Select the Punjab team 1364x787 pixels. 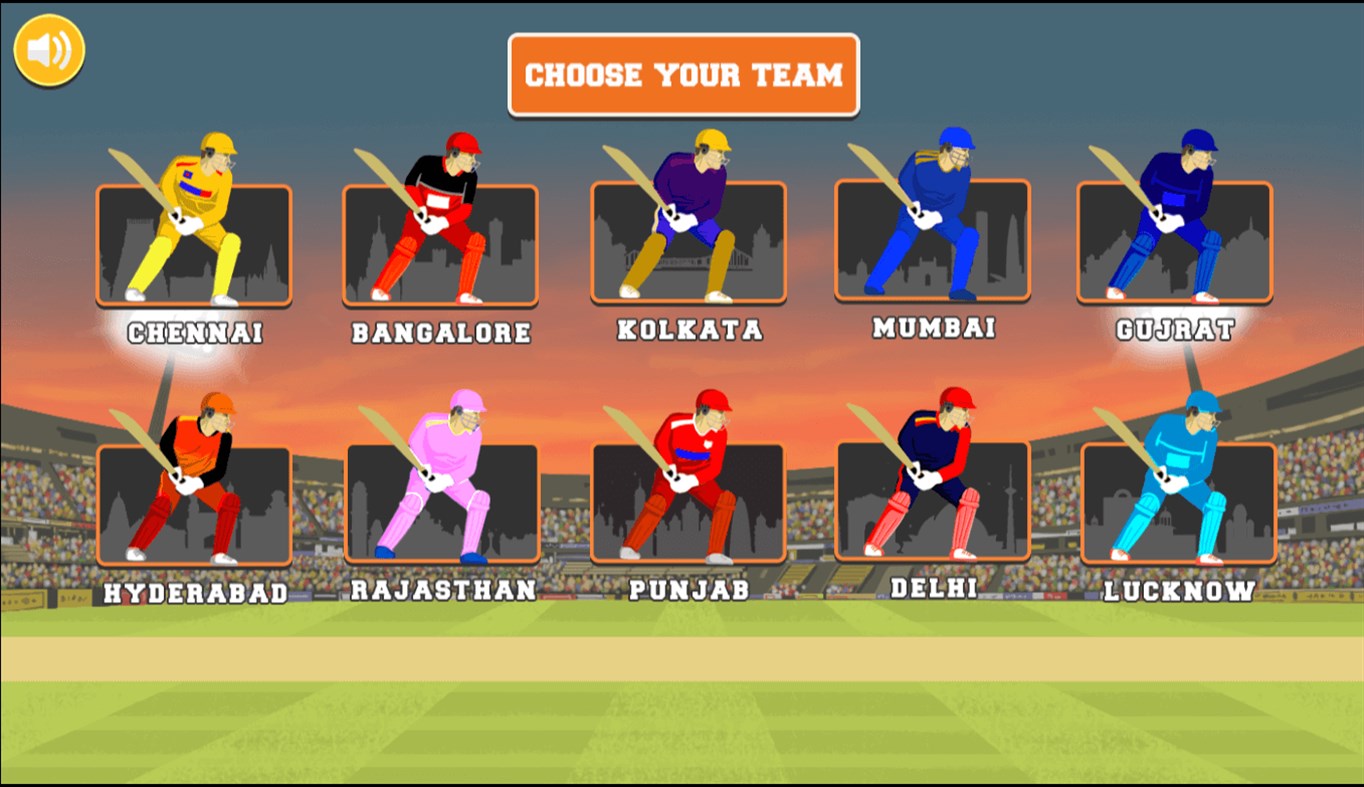tap(687, 505)
